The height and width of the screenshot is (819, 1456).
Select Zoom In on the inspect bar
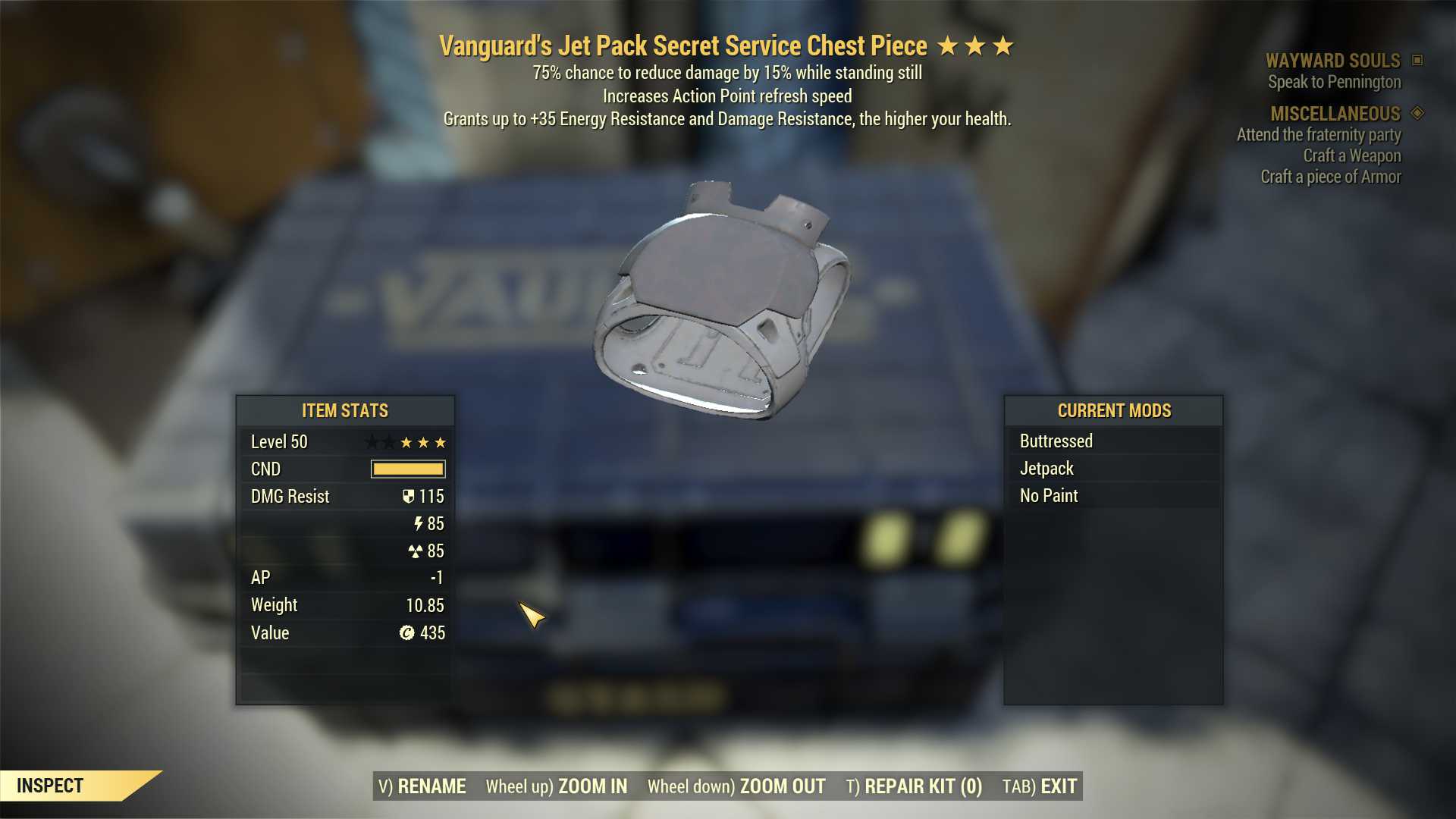(x=557, y=786)
